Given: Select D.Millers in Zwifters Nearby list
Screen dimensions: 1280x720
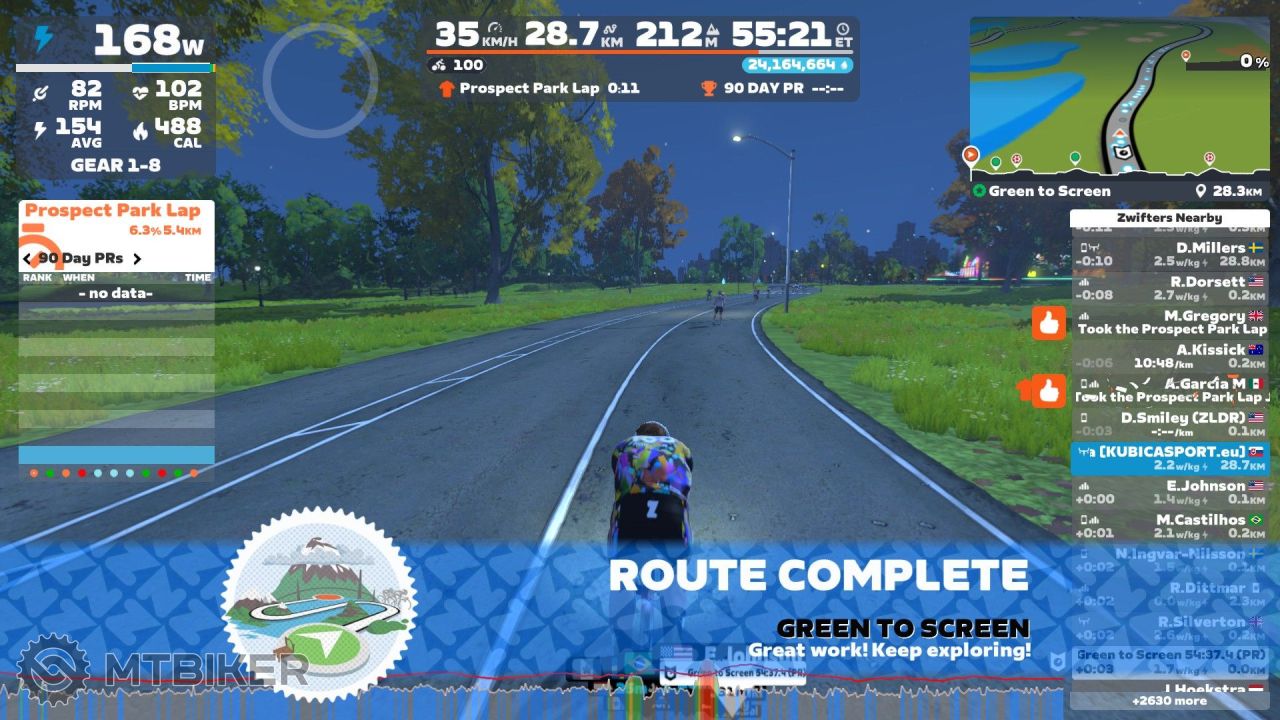Looking at the screenshot, I should [1170, 254].
